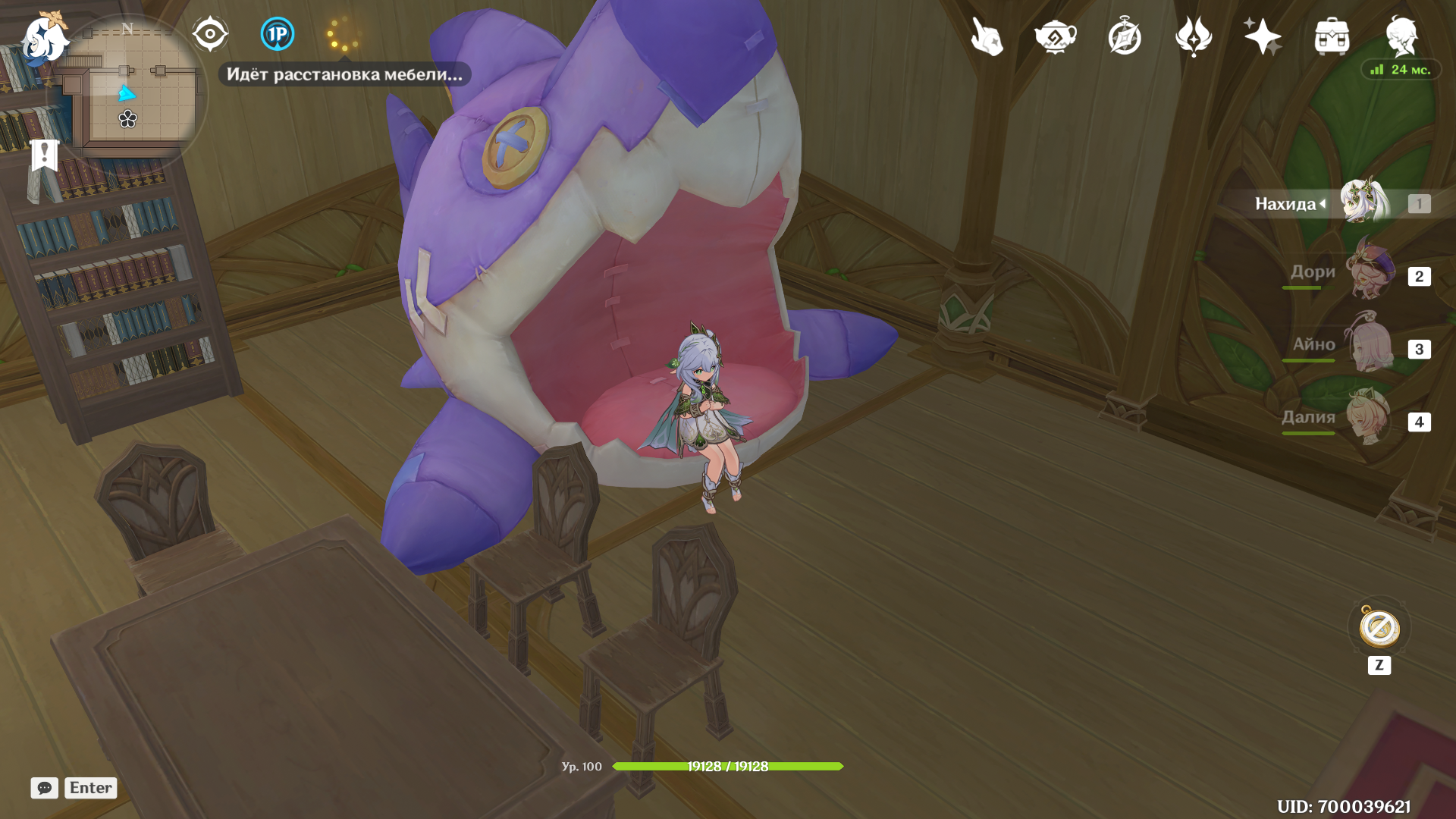This screenshot has width=1456, height=819.
Task: Click the eye-shaped vision icon
Action: coord(209,34)
